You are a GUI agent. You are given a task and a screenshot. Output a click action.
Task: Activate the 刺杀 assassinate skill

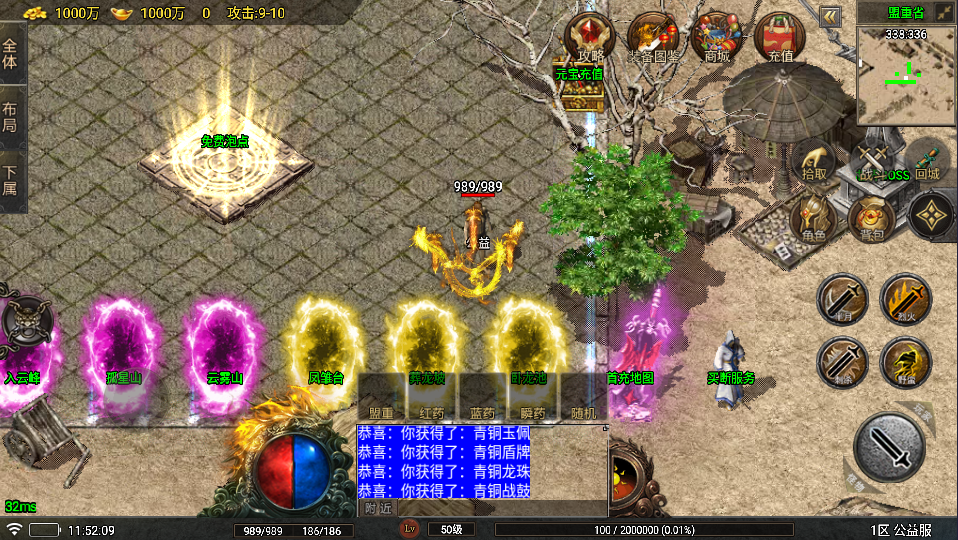pyautogui.click(x=842, y=362)
